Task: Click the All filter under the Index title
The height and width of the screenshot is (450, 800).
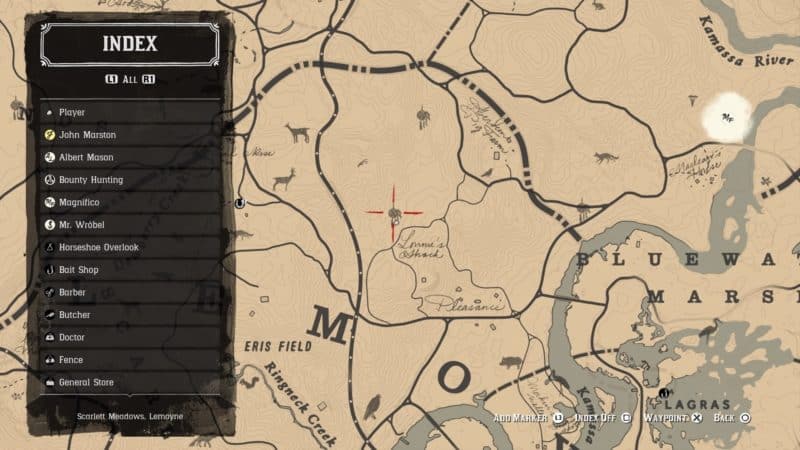Action: click(129, 79)
